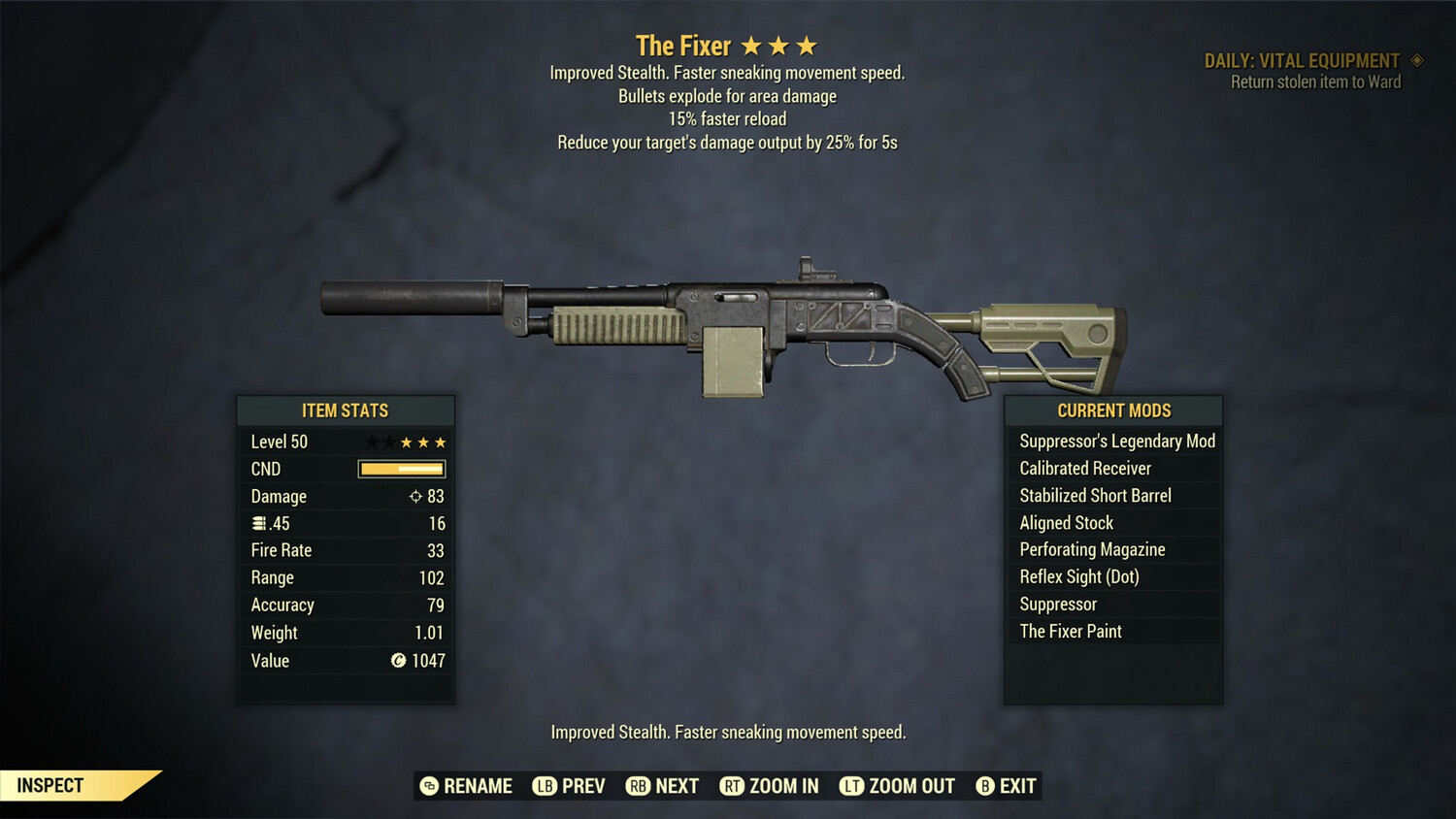
Task: Click the ITEM STATS panel header
Action: [x=346, y=410]
